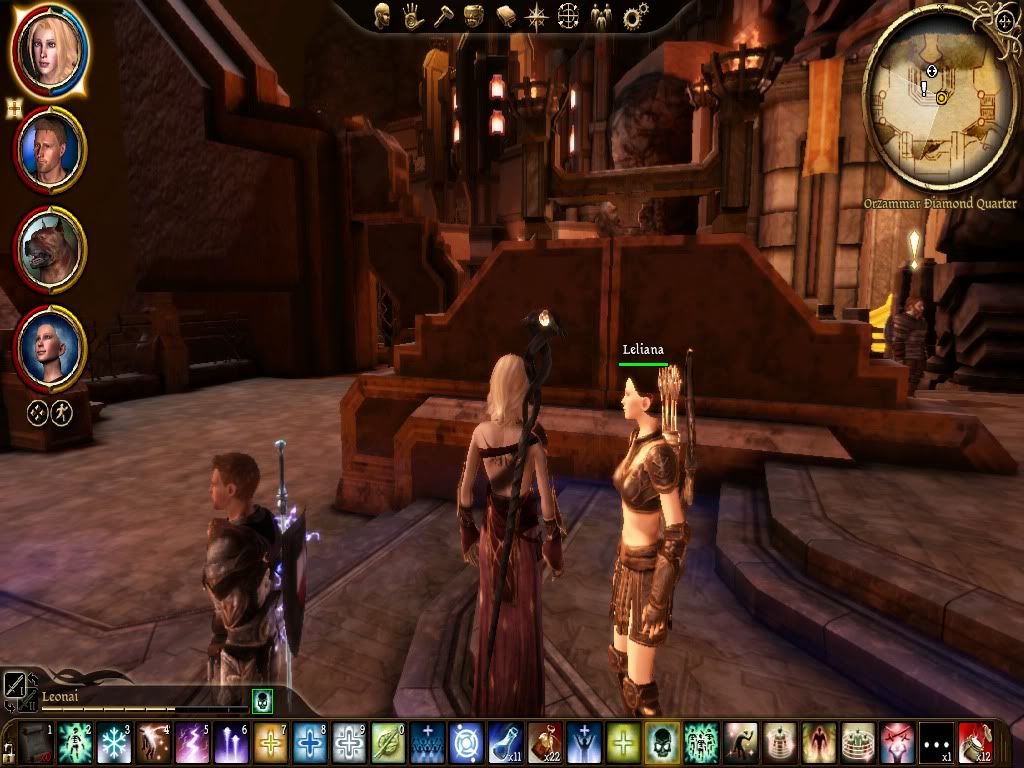Open the inventory backpack icon
The width and height of the screenshot is (1024, 768).
(474, 15)
